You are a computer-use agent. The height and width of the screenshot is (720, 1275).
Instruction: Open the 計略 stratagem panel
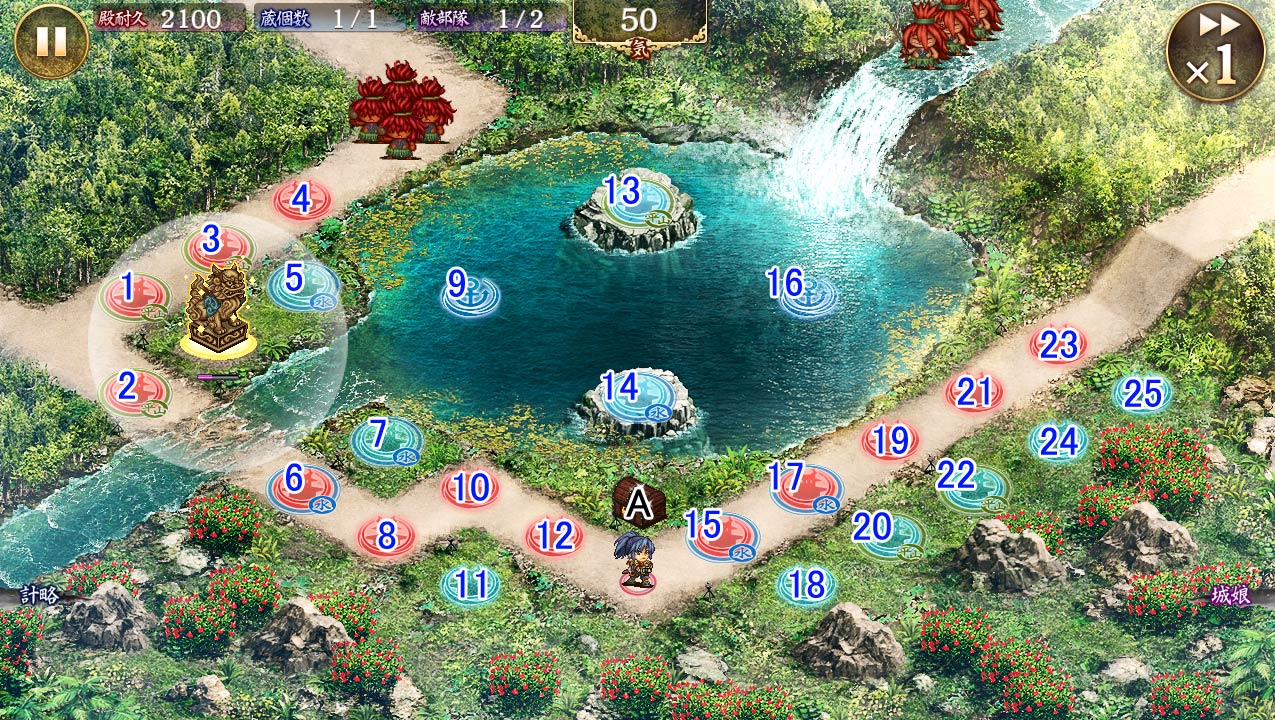(x=38, y=594)
